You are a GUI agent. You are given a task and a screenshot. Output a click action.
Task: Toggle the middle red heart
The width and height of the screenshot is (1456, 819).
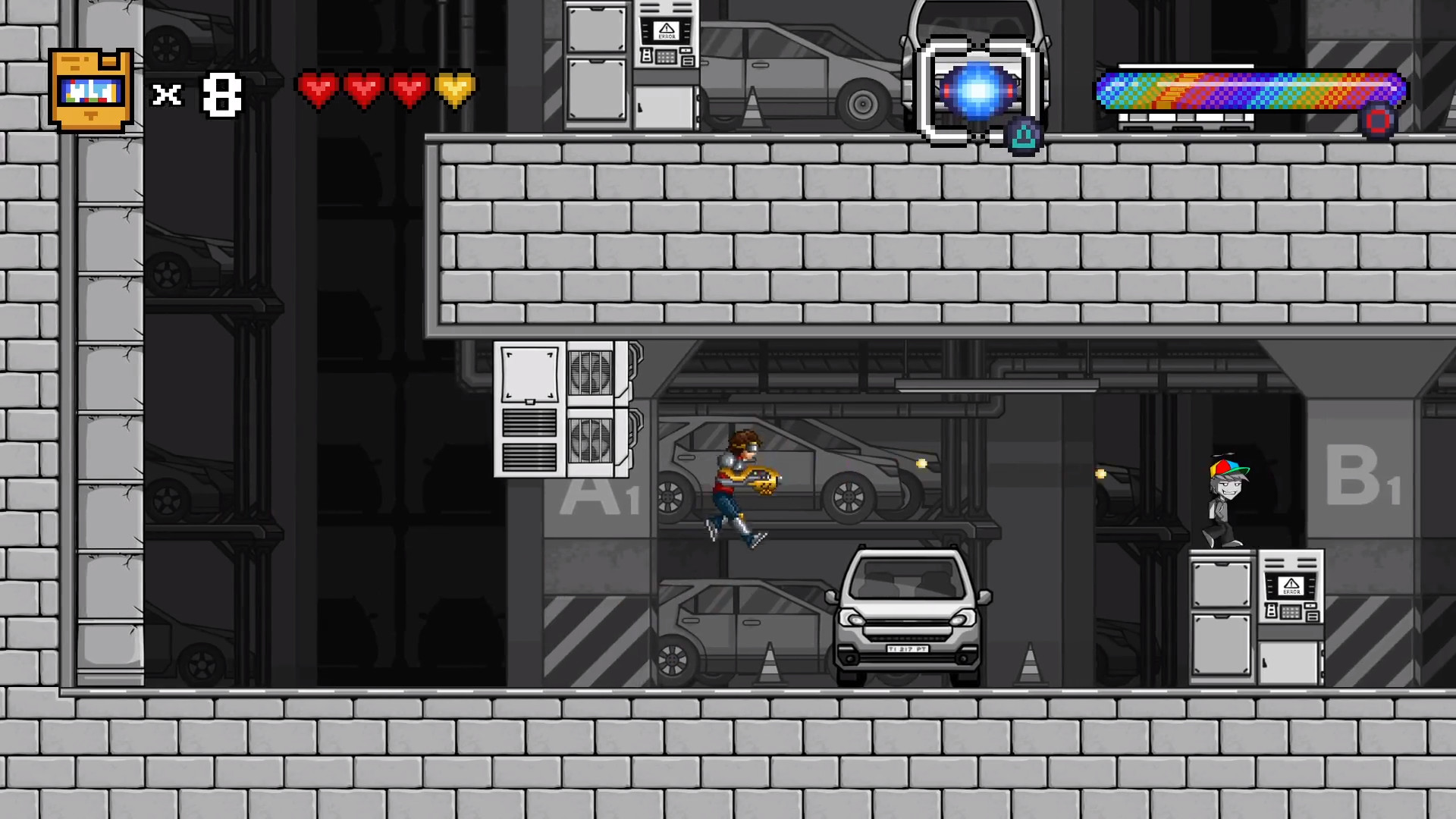point(366,89)
